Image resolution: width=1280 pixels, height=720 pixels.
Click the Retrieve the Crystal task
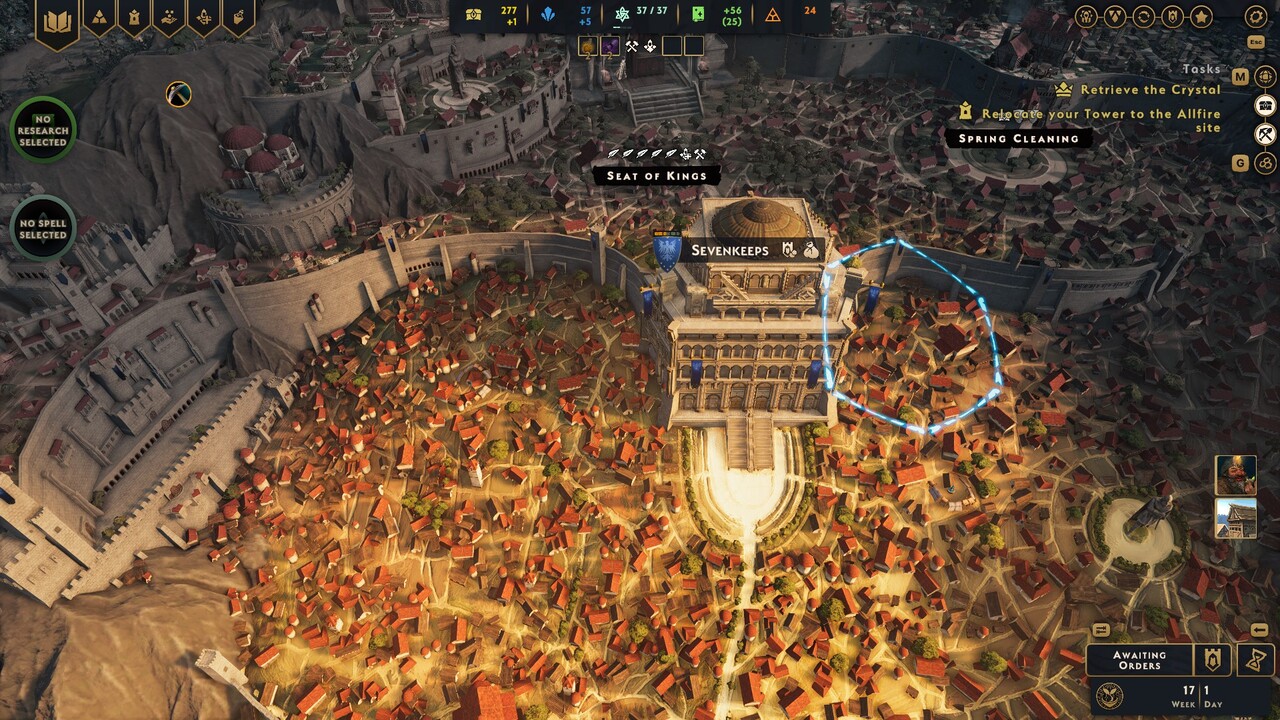[1150, 90]
